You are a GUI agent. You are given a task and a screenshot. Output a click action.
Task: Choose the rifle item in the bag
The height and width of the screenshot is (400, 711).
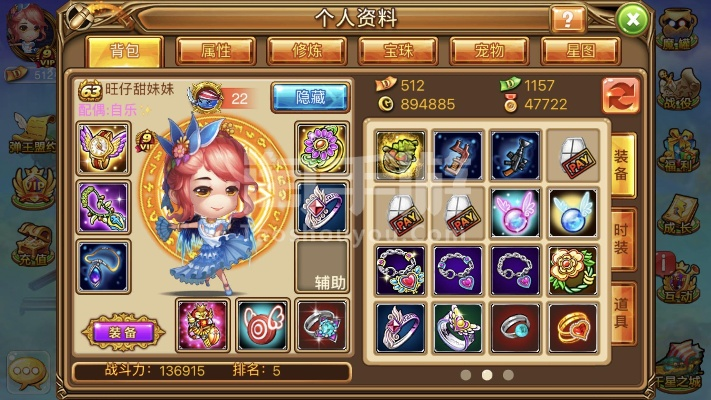click(516, 155)
